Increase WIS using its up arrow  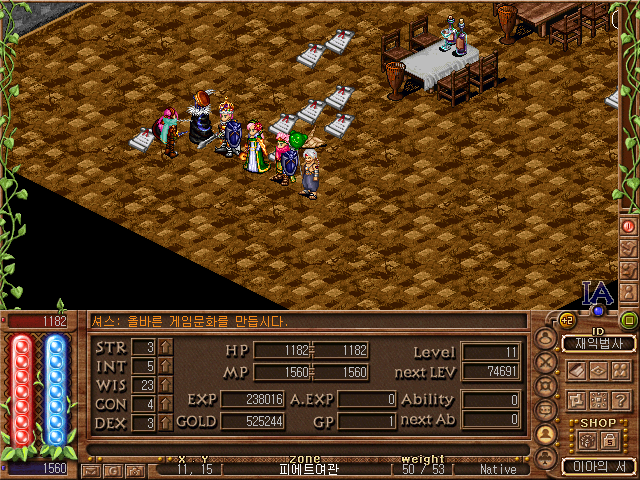point(165,385)
